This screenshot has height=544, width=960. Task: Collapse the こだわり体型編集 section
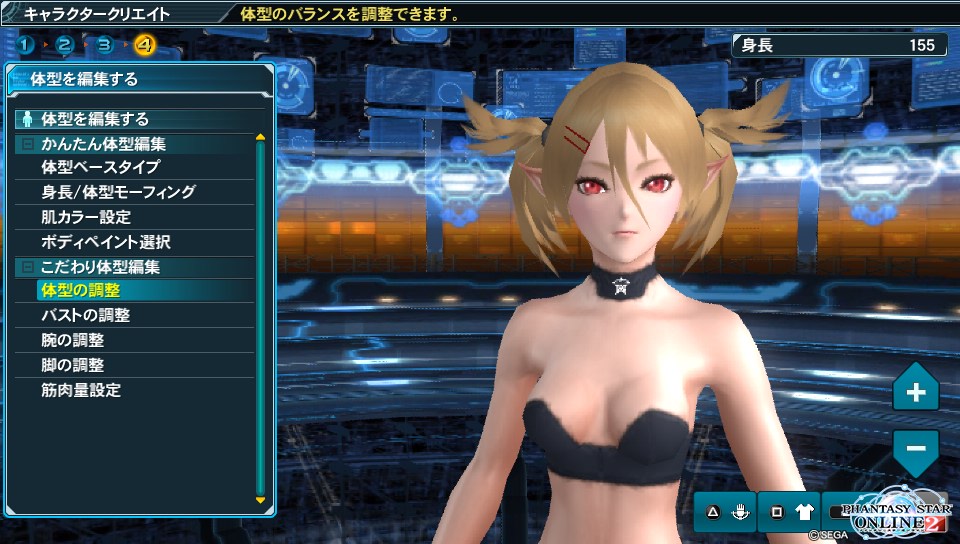(x=28, y=268)
